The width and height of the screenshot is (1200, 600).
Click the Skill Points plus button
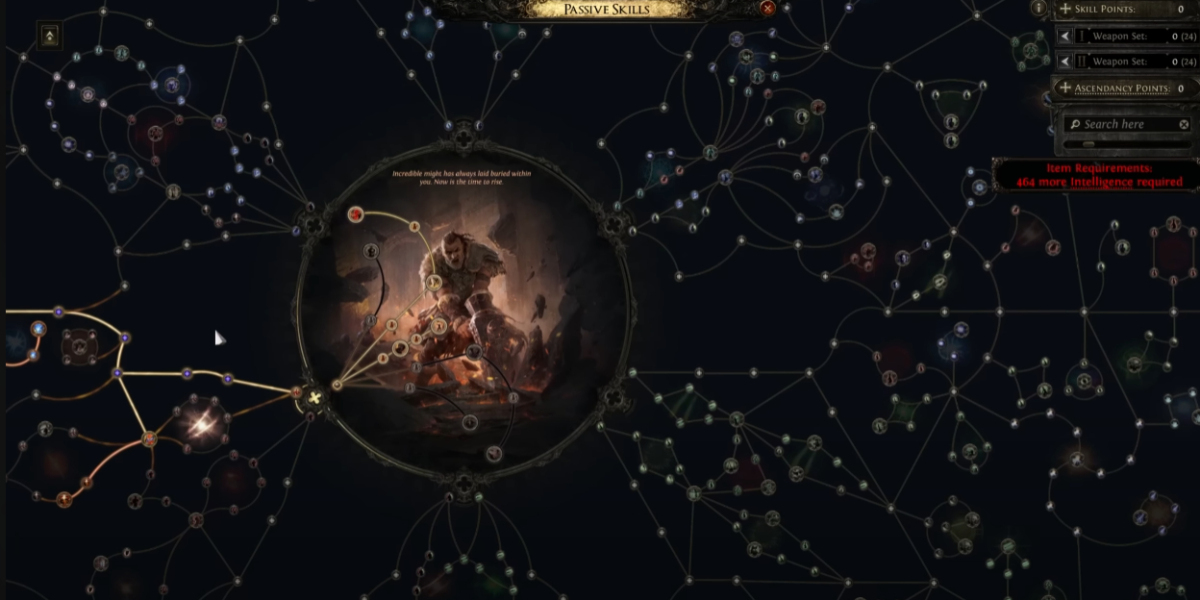click(x=1065, y=9)
